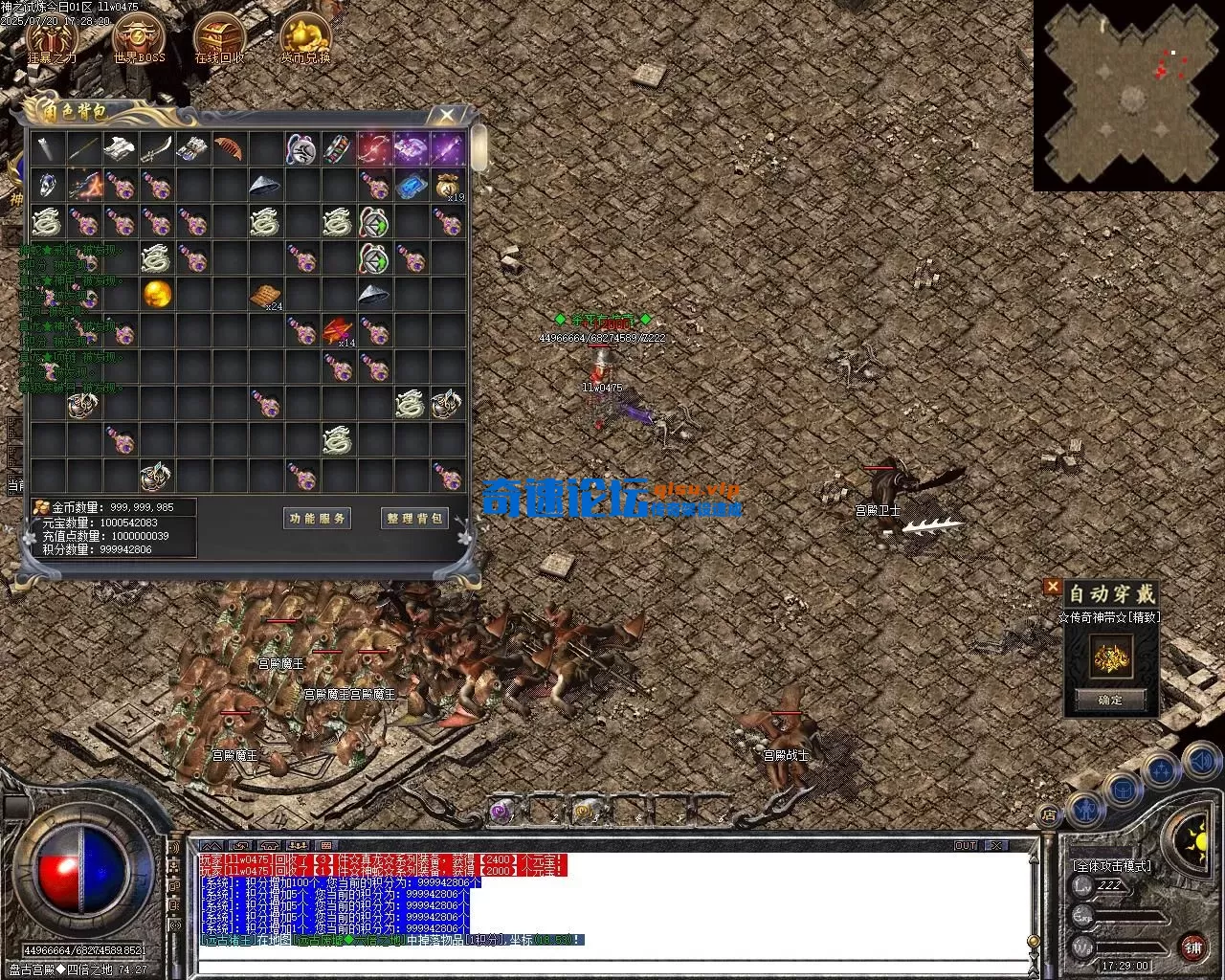Select the gold pouch stack of 19

447,186
